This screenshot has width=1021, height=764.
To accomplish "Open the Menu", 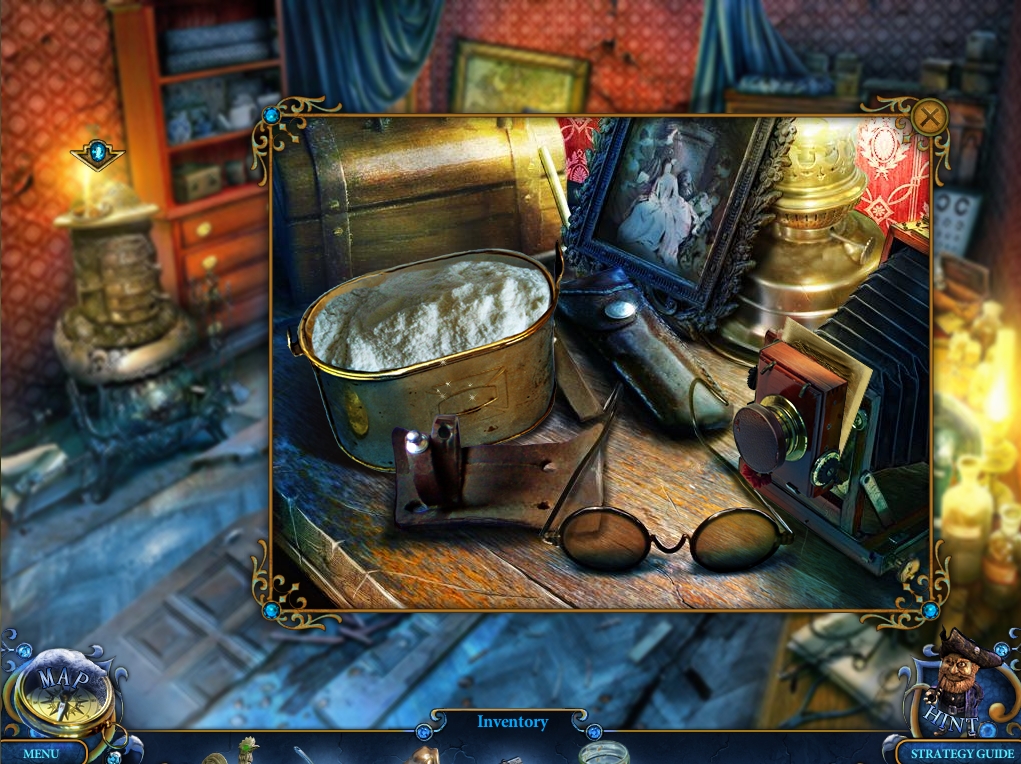I will click(41, 753).
